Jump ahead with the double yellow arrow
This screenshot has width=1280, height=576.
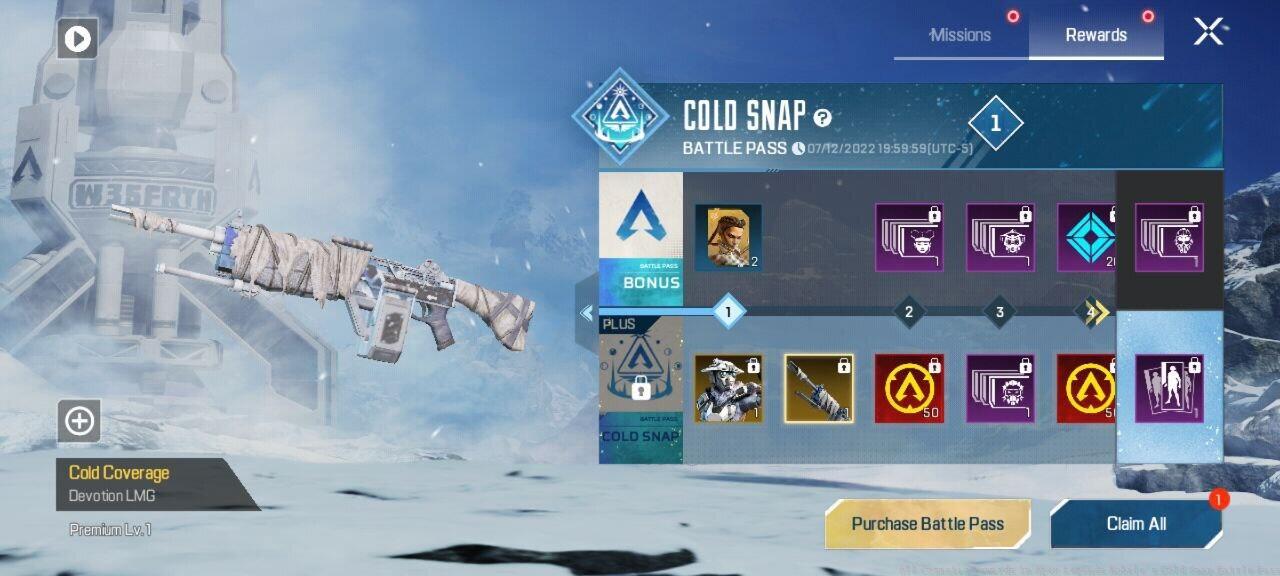tap(1099, 313)
